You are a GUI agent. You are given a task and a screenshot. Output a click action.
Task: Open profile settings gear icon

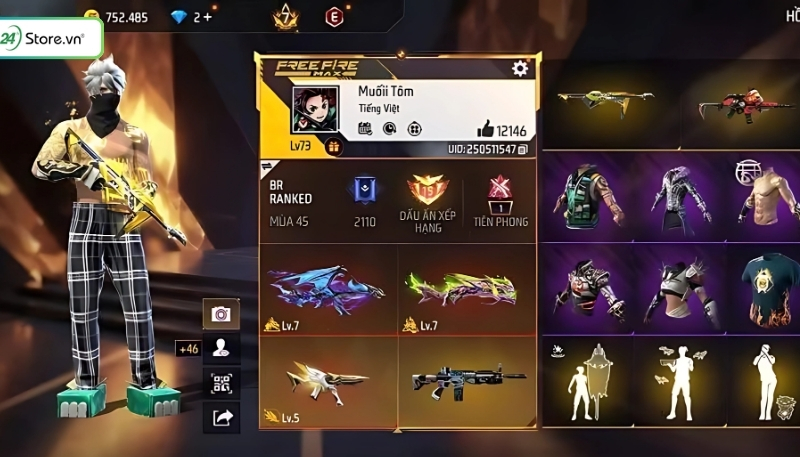[x=519, y=68]
